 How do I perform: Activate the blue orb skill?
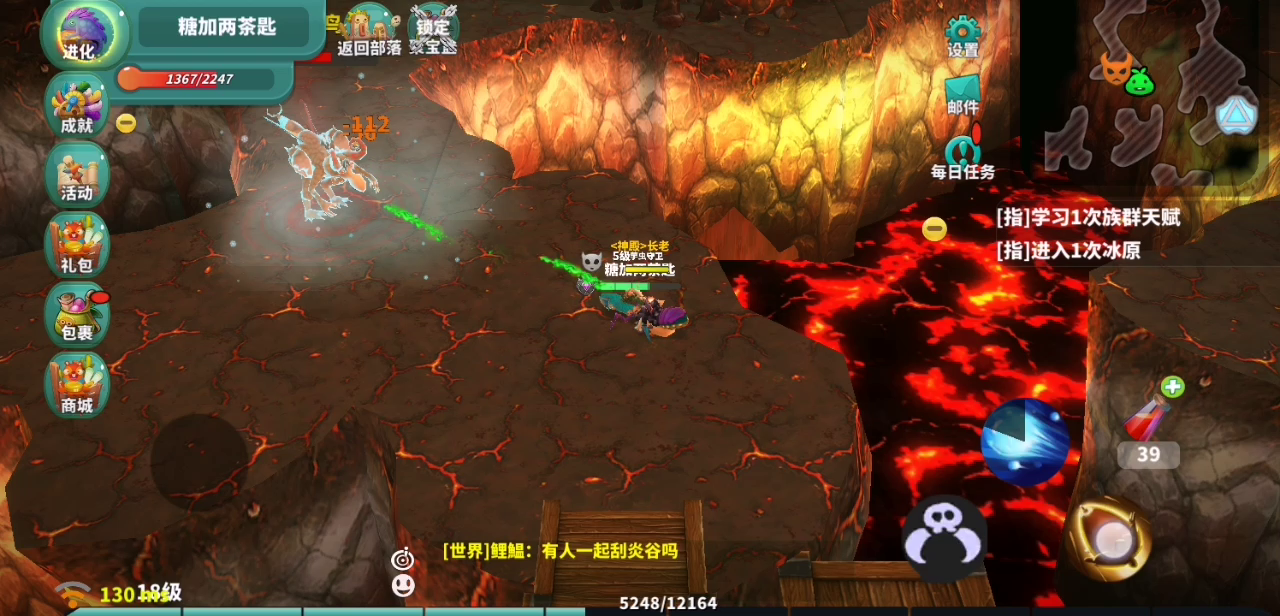(x=1024, y=441)
